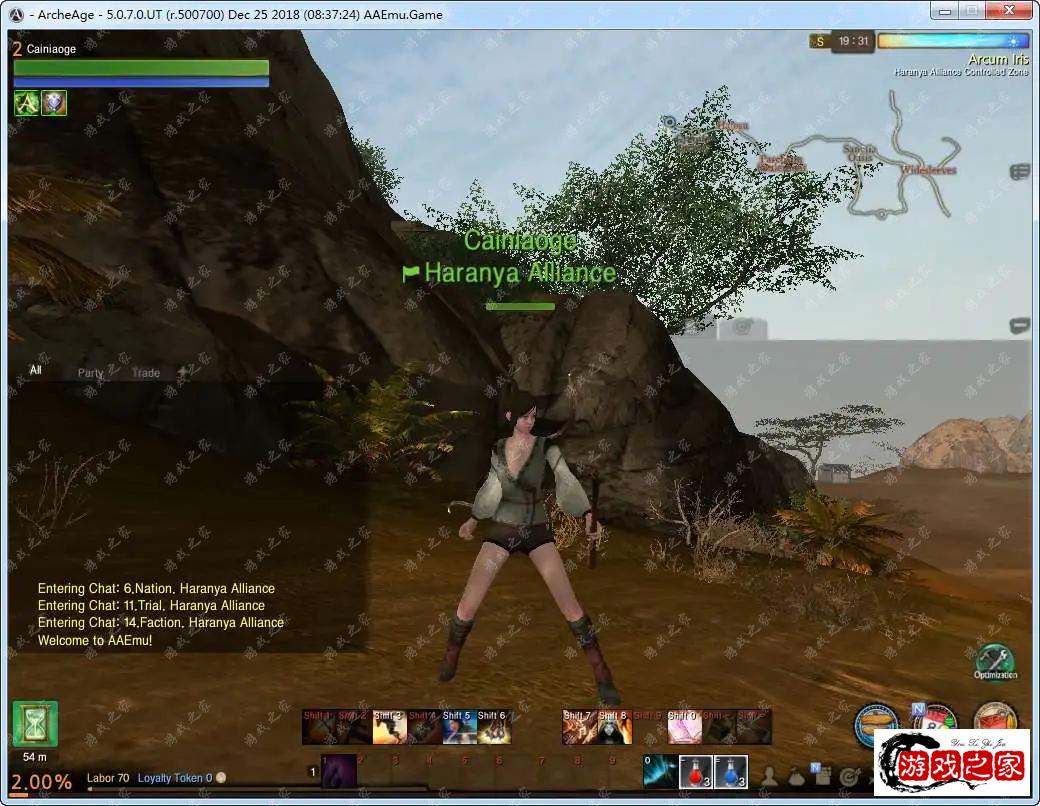Open the character silhouette menu icon

769,776
